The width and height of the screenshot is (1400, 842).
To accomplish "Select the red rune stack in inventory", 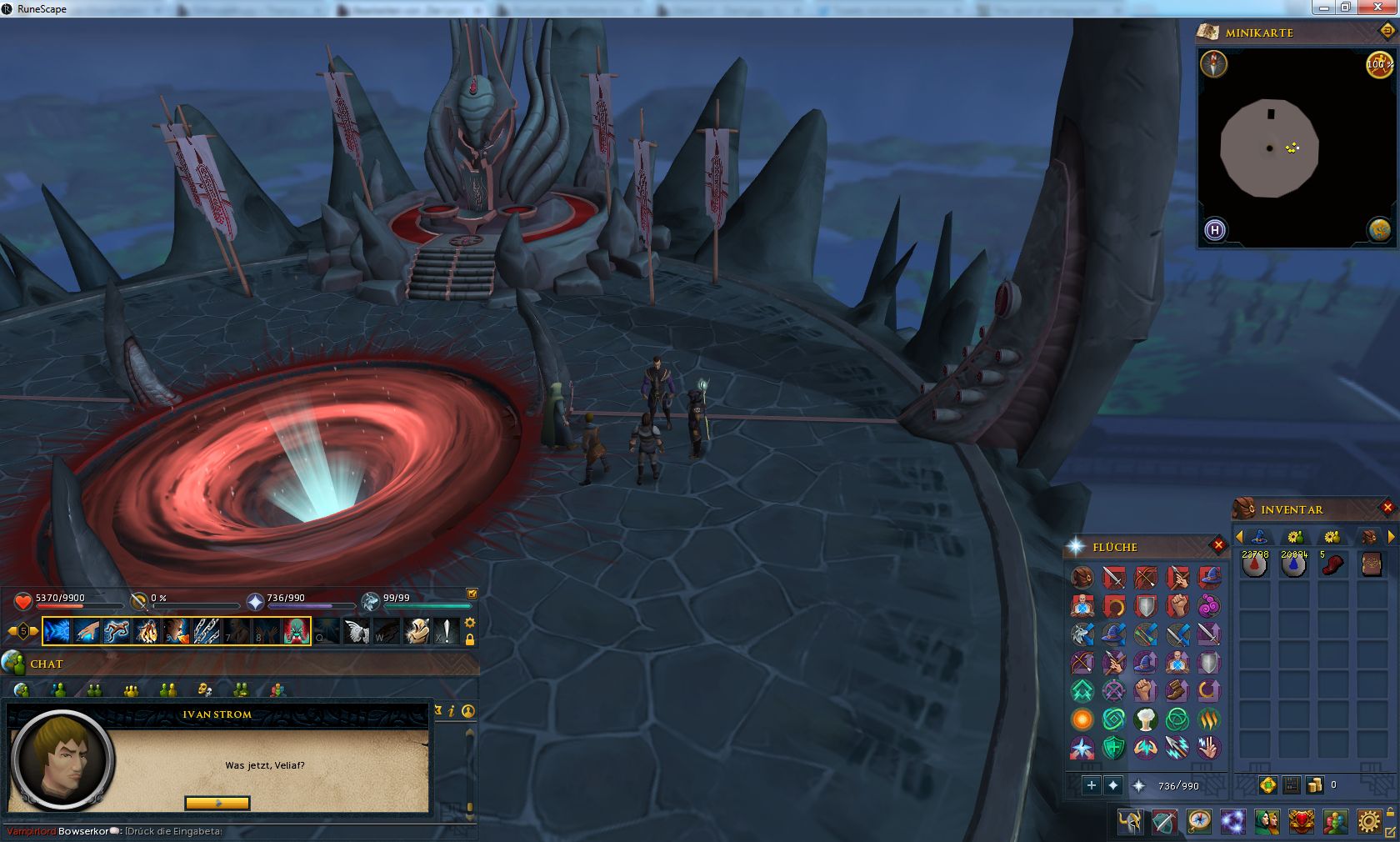I will (1254, 565).
